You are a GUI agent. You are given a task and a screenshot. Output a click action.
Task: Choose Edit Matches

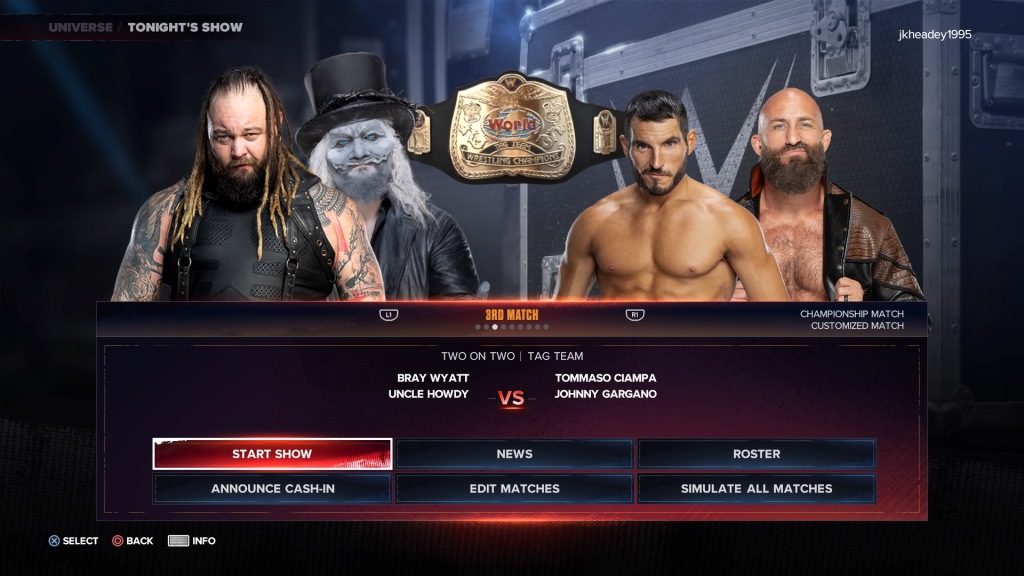(514, 489)
